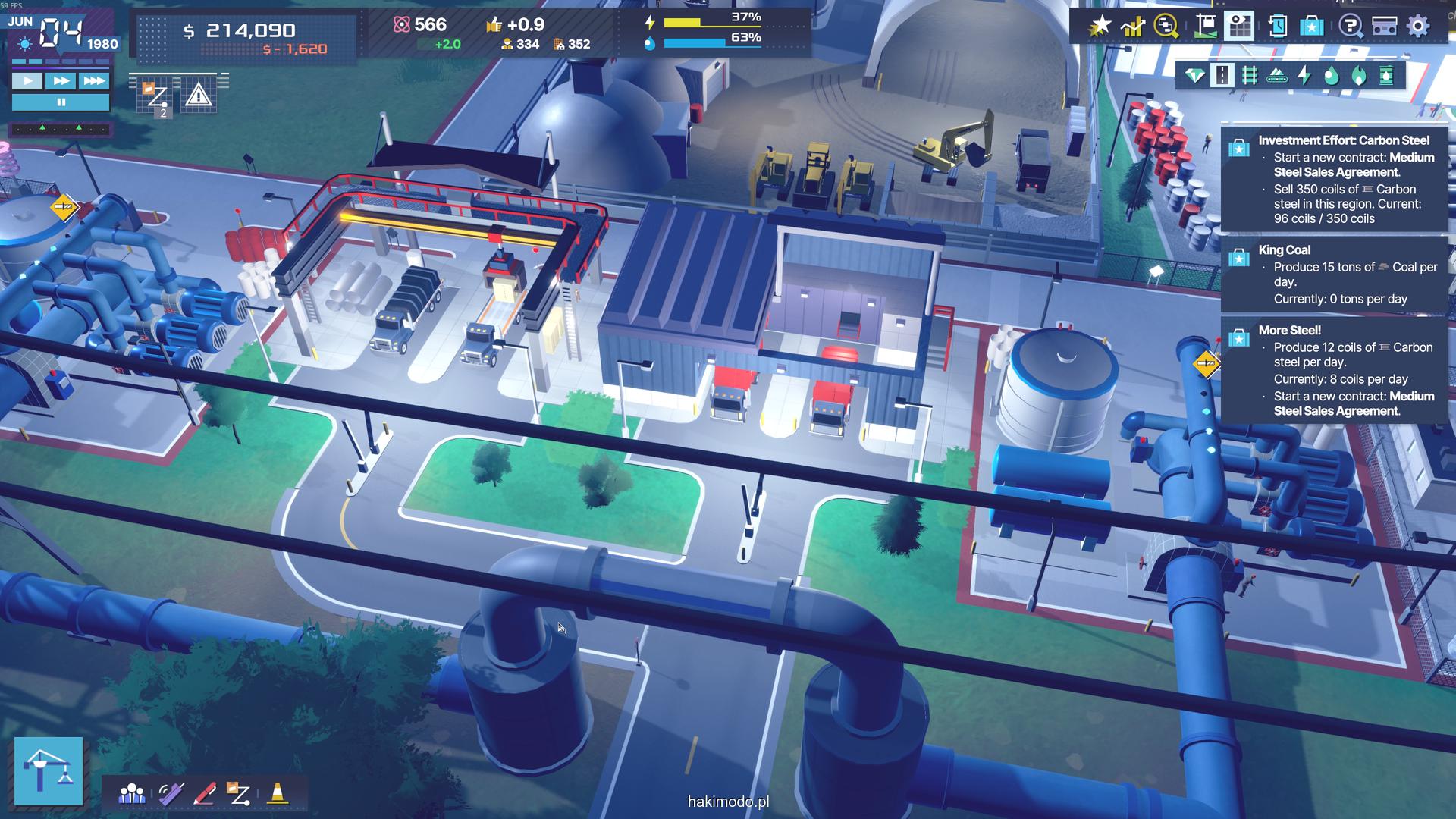Show the bar chart statistics
The width and height of the screenshot is (1456, 819).
tap(1133, 27)
